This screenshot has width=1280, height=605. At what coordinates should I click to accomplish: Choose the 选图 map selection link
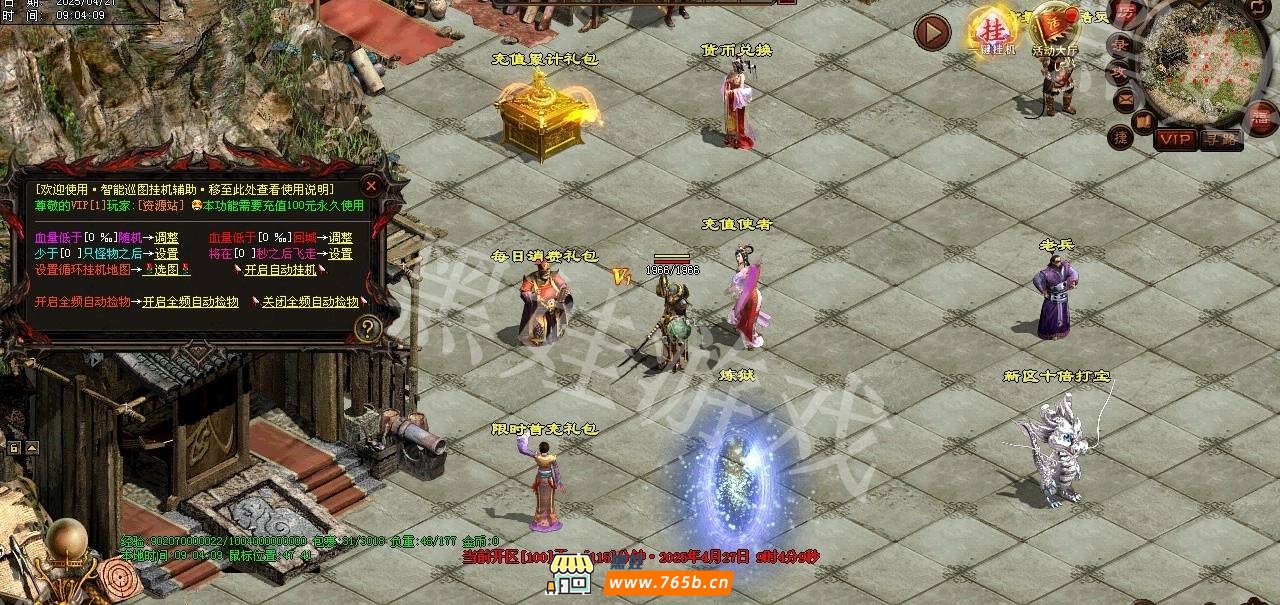(x=166, y=270)
